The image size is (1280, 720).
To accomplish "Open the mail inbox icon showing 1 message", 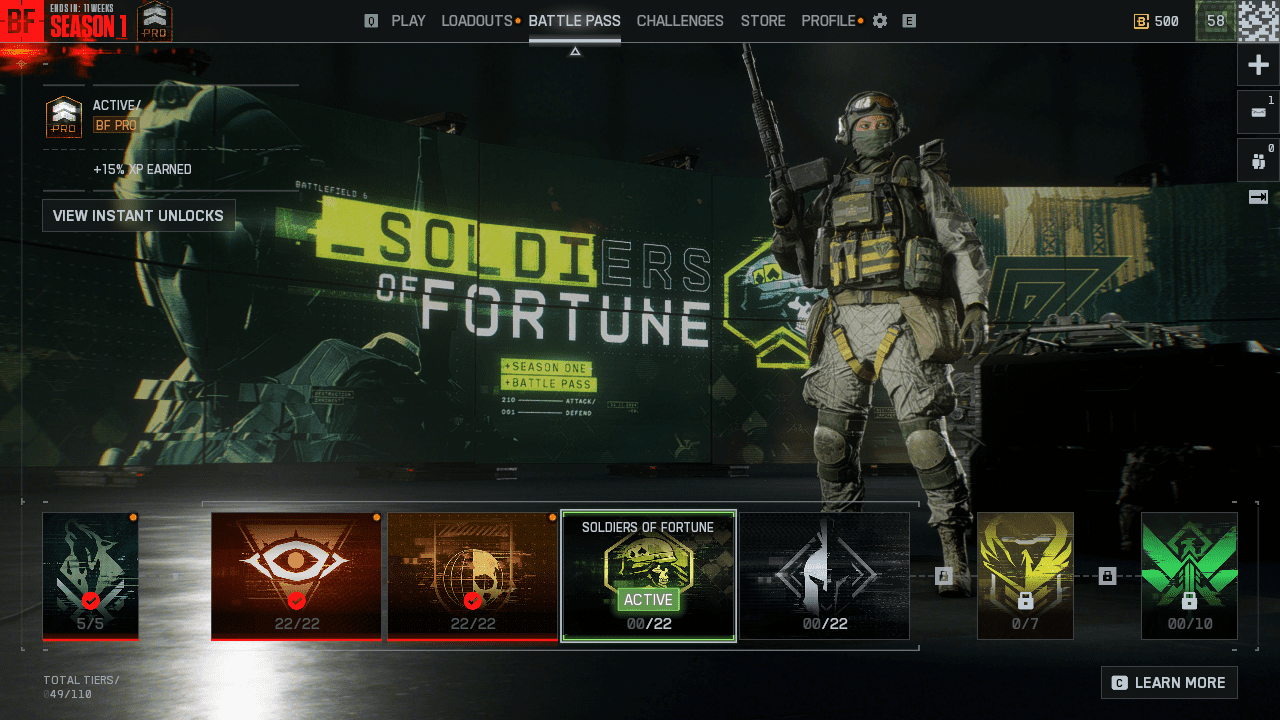I will point(1258,111).
